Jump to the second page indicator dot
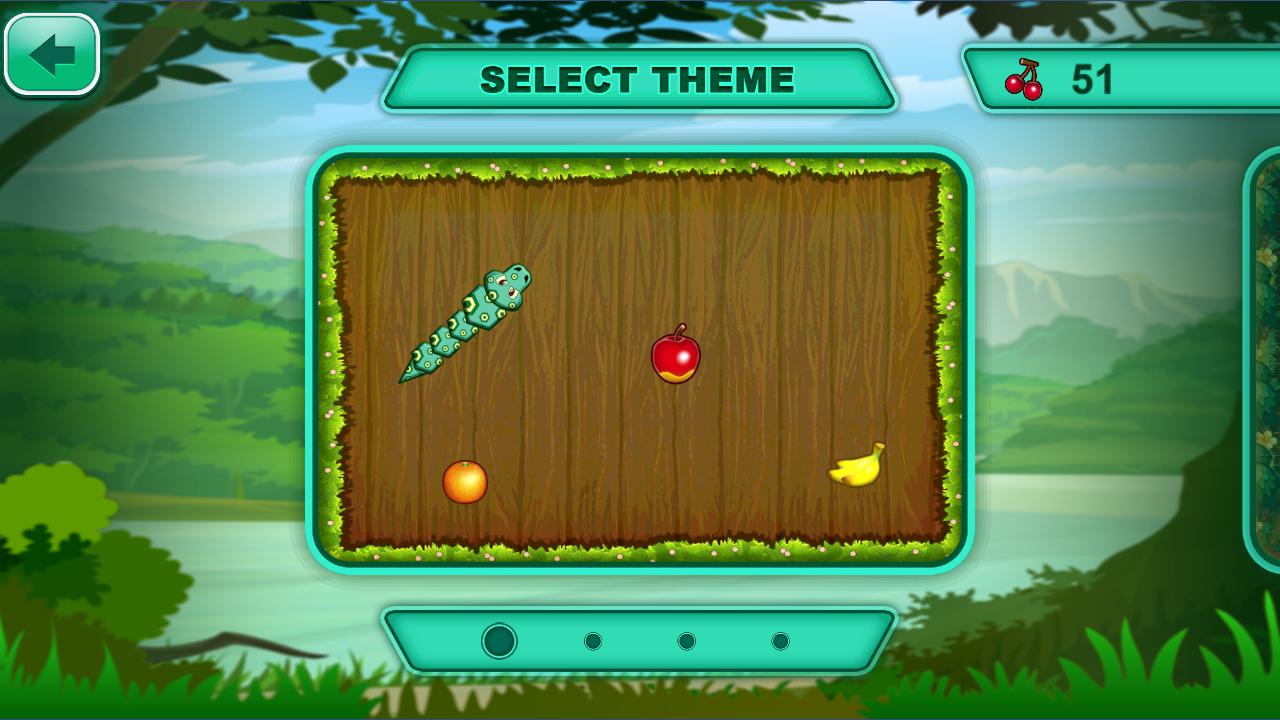Screen dimensions: 1280x720 [593, 641]
